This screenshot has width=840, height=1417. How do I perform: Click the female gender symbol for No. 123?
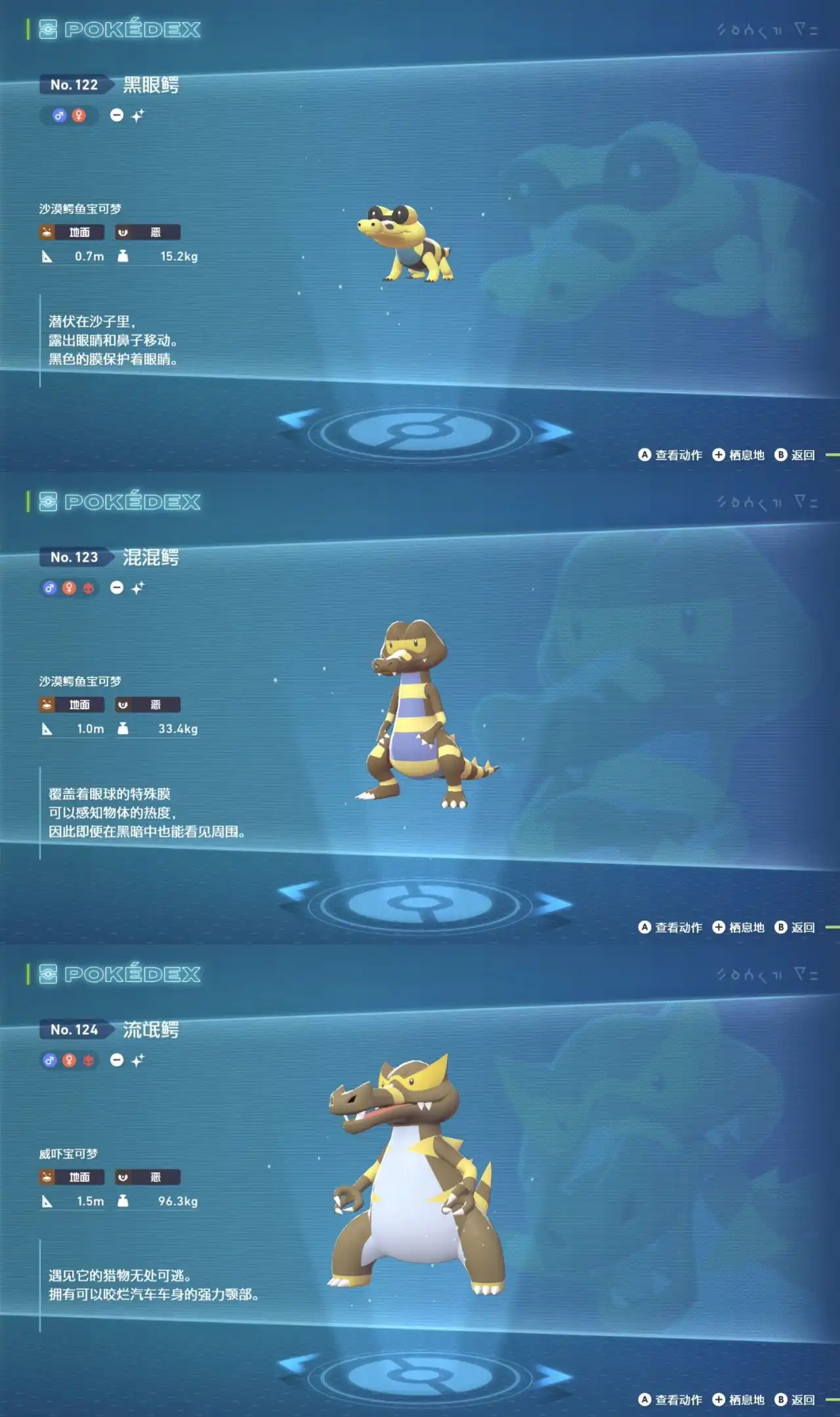(x=69, y=588)
